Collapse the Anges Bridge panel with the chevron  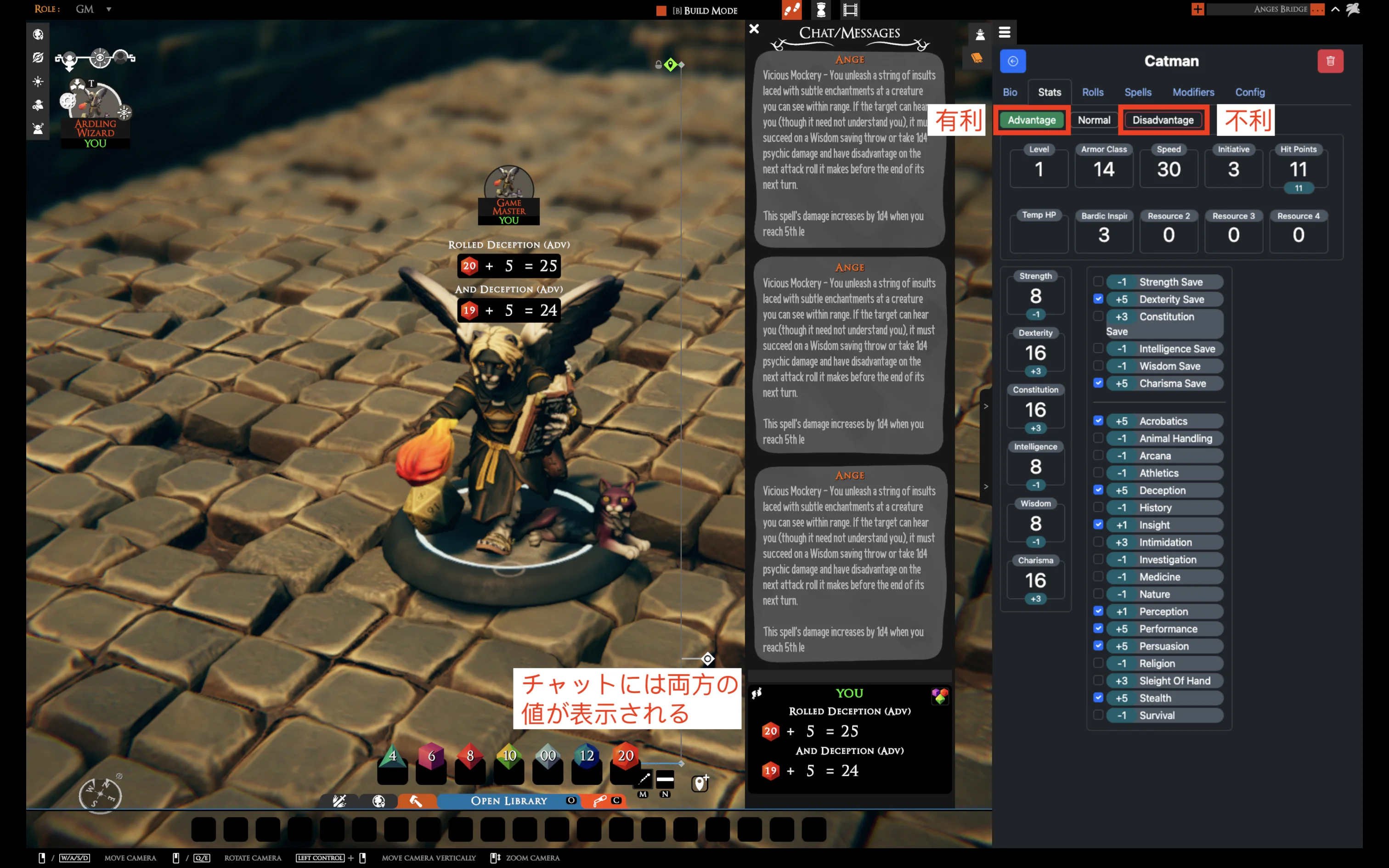pos(1335,9)
